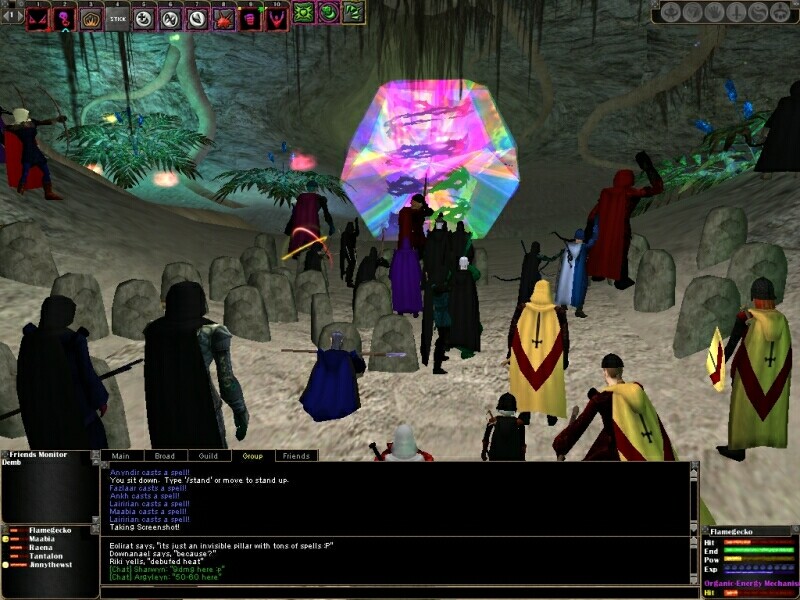Image resolution: width=800 pixels, height=600 pixels.
Task: Activate the pink figure ability in slot 2
Action: [x=64, y=16]
